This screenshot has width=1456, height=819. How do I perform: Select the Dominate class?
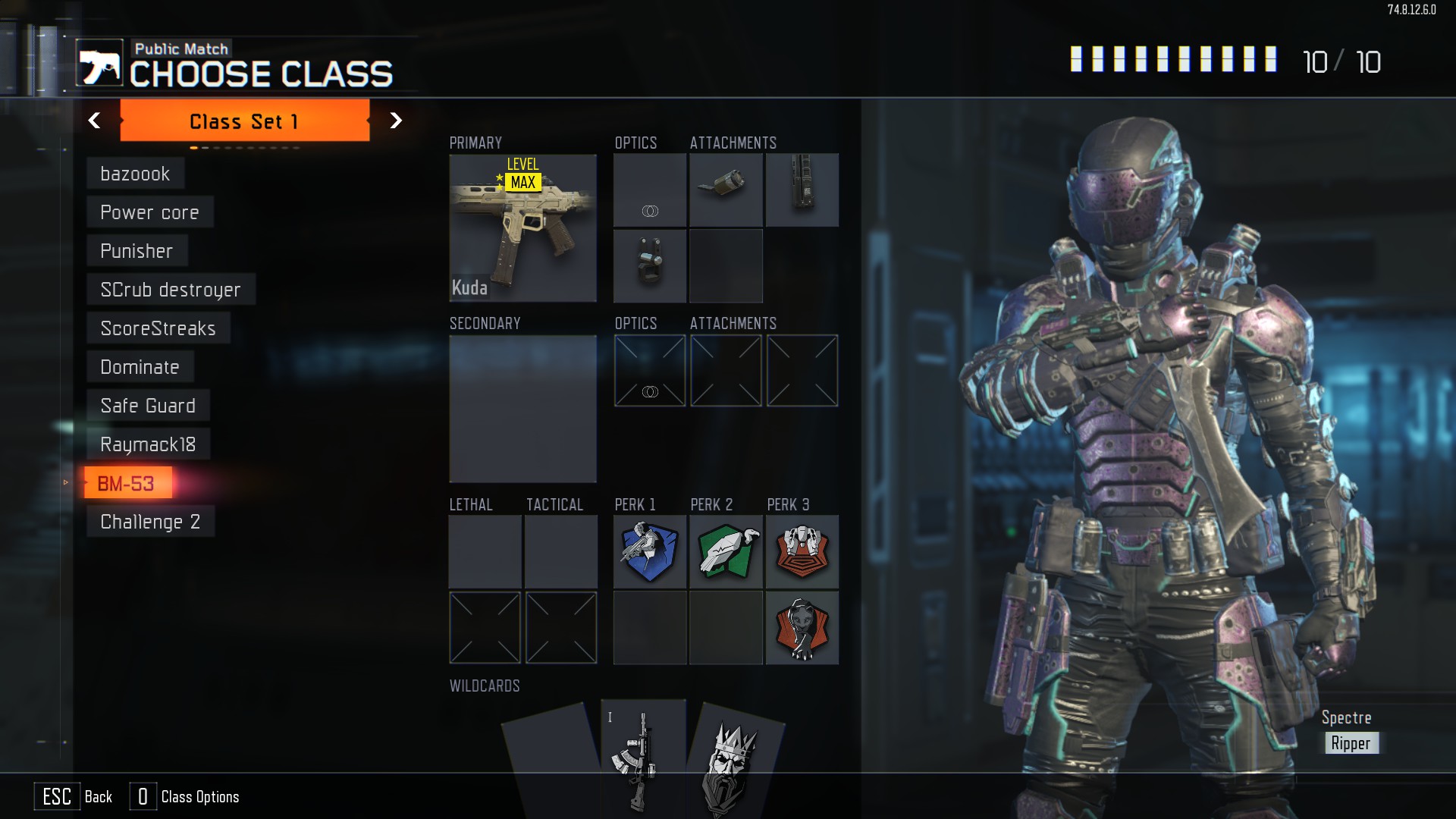[140, 367]
